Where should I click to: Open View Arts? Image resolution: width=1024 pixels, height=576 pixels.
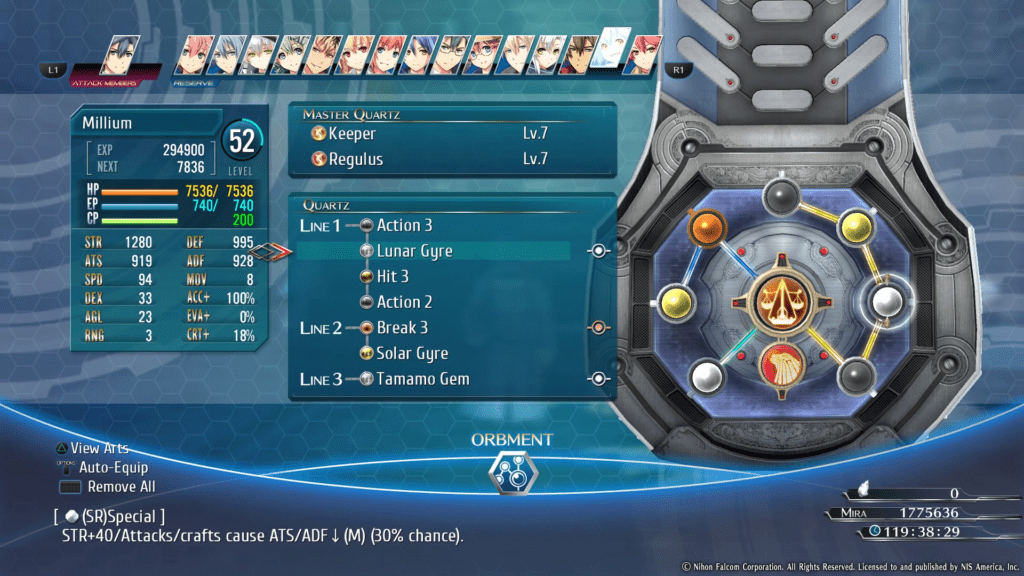pos(99,448)
